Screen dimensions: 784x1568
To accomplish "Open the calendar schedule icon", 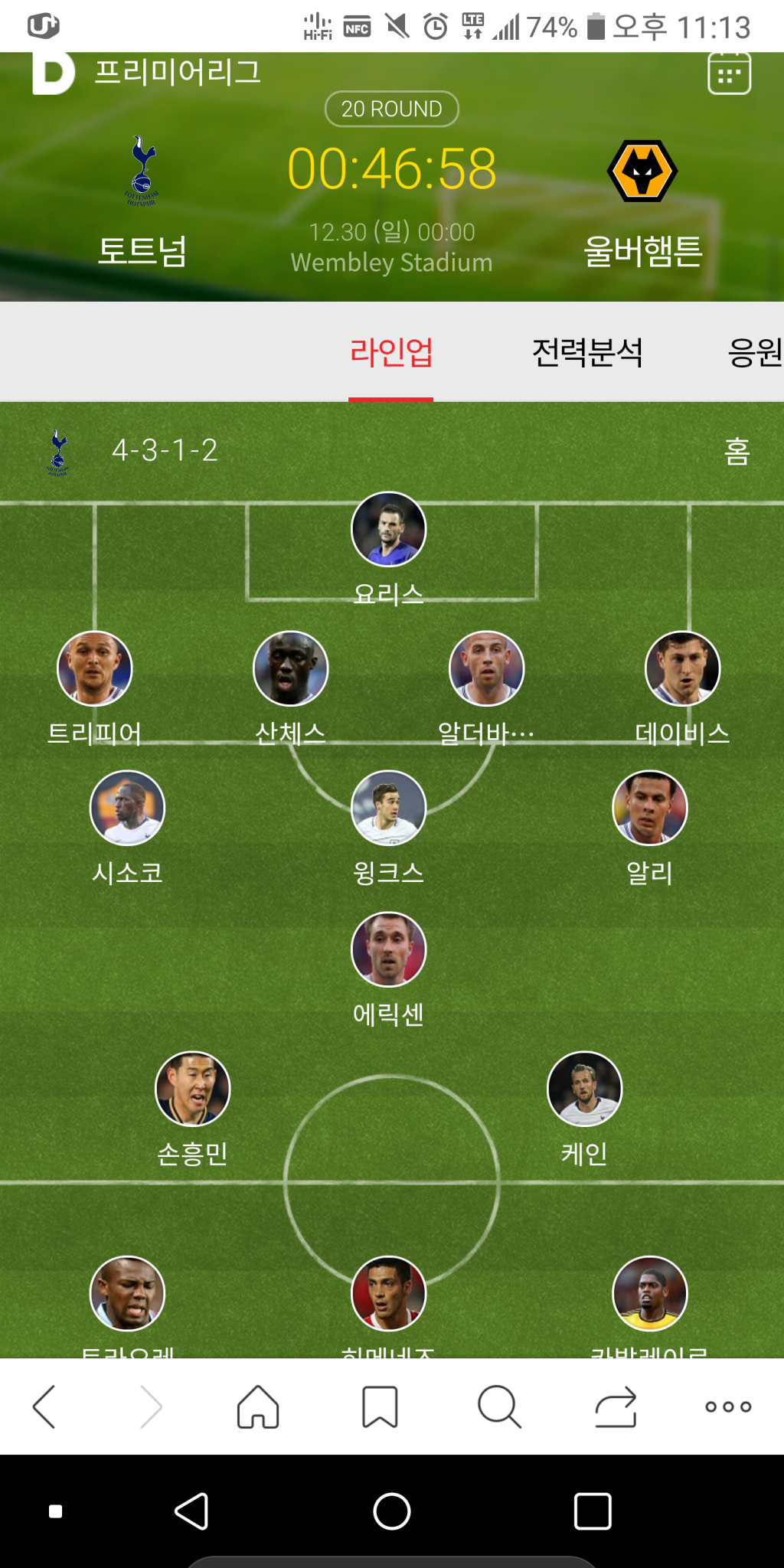I will click(x=729, y=74).
